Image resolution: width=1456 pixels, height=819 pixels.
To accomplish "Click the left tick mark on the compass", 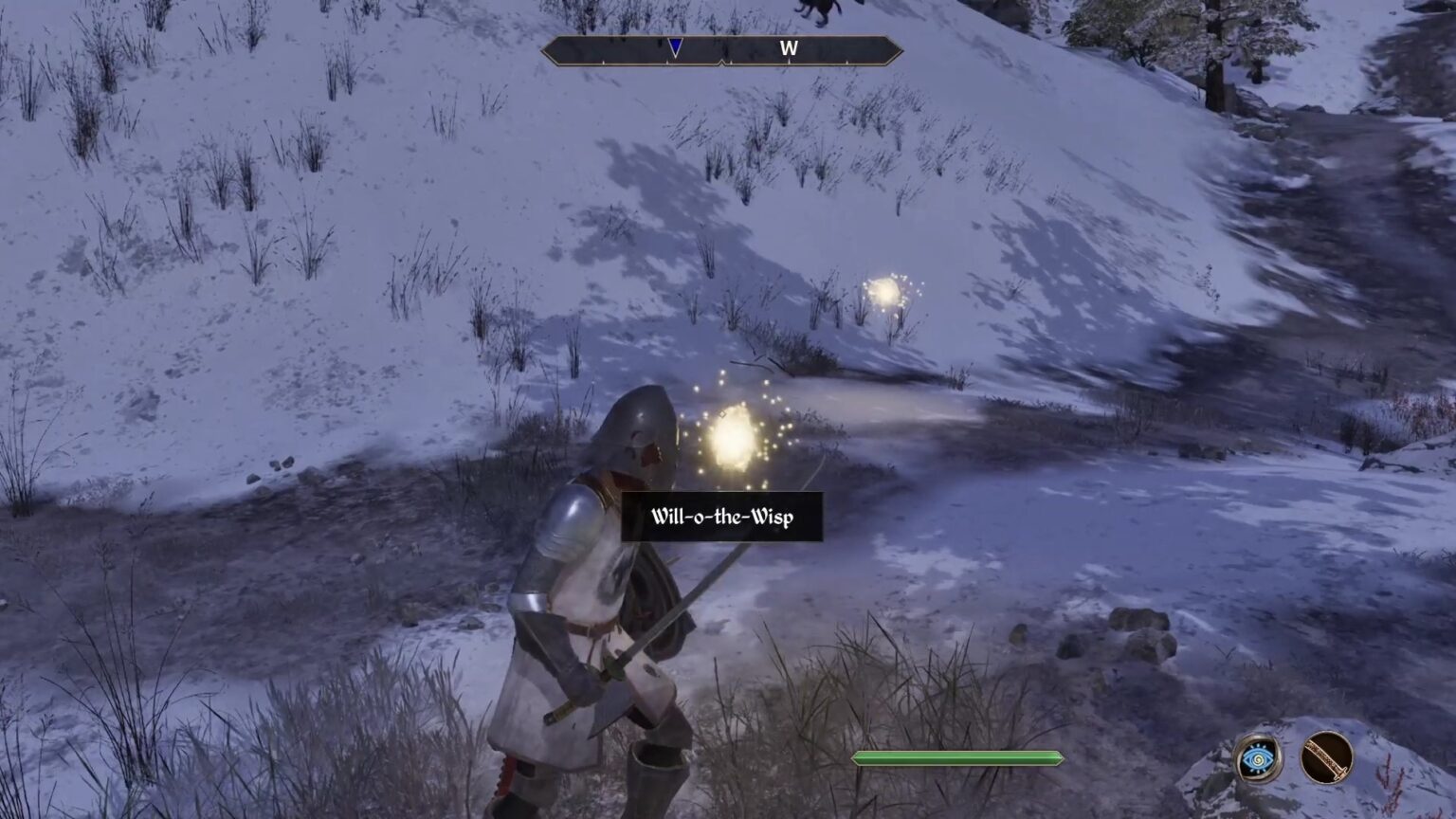I will tap(604, 62).
